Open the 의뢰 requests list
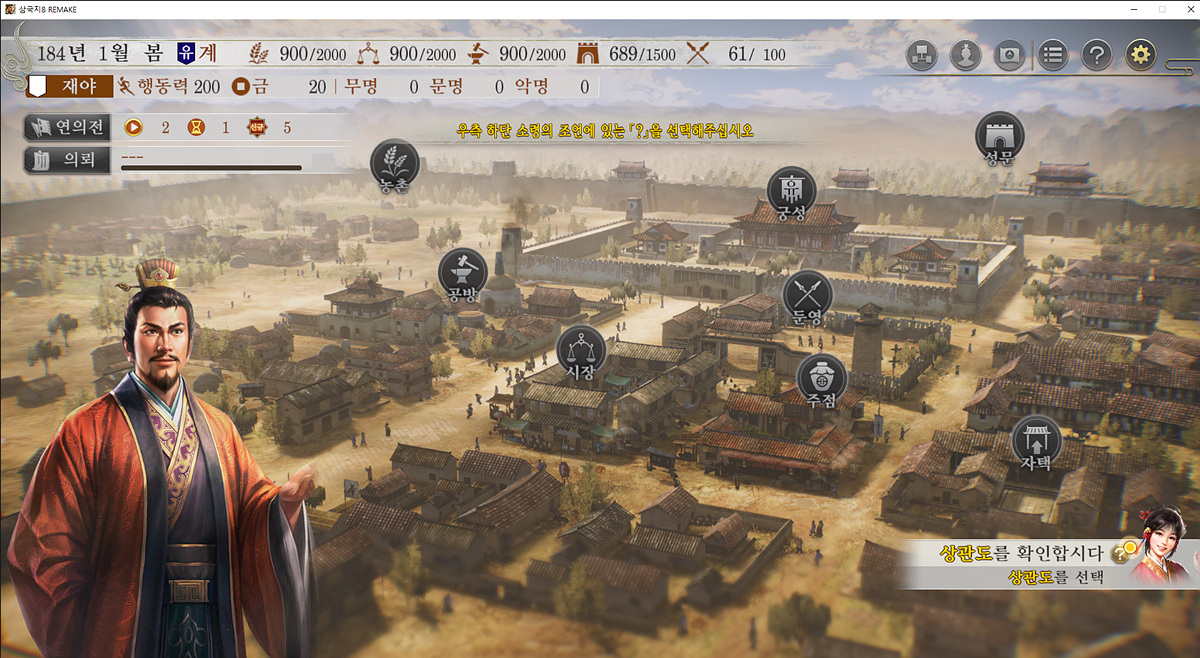Image resolution: width=1200 pixels, height=658 pixels. point(67,159)
